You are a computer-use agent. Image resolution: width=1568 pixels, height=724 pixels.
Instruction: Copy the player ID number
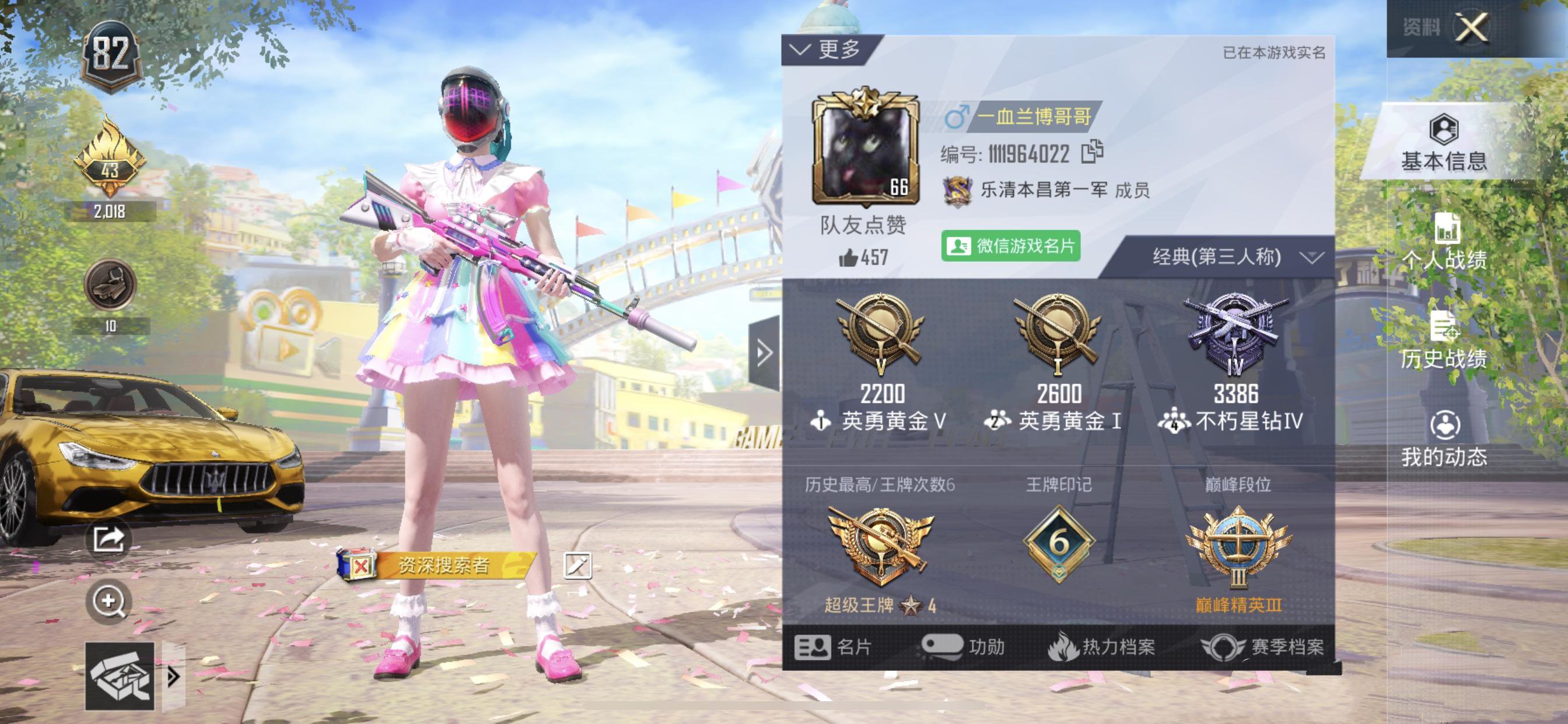click(x=1092, y=152)
